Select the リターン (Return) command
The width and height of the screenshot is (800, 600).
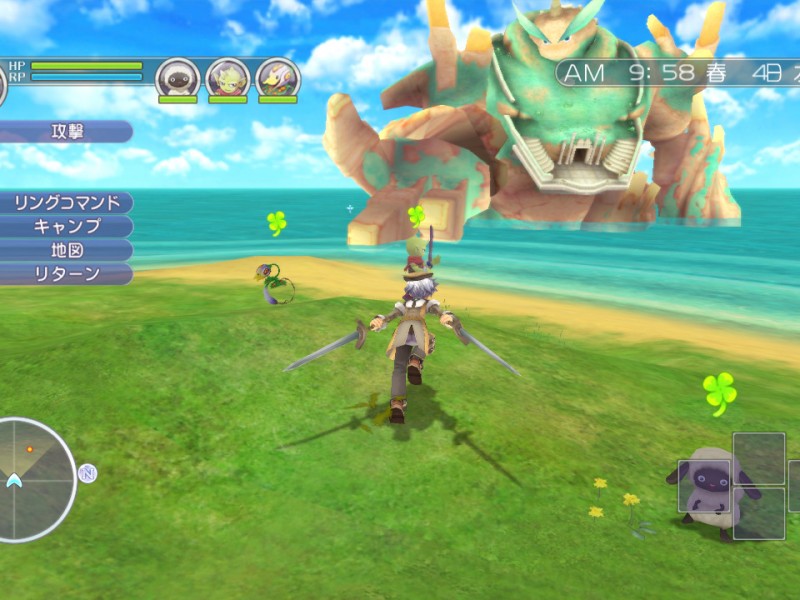[x=66, y=274]
